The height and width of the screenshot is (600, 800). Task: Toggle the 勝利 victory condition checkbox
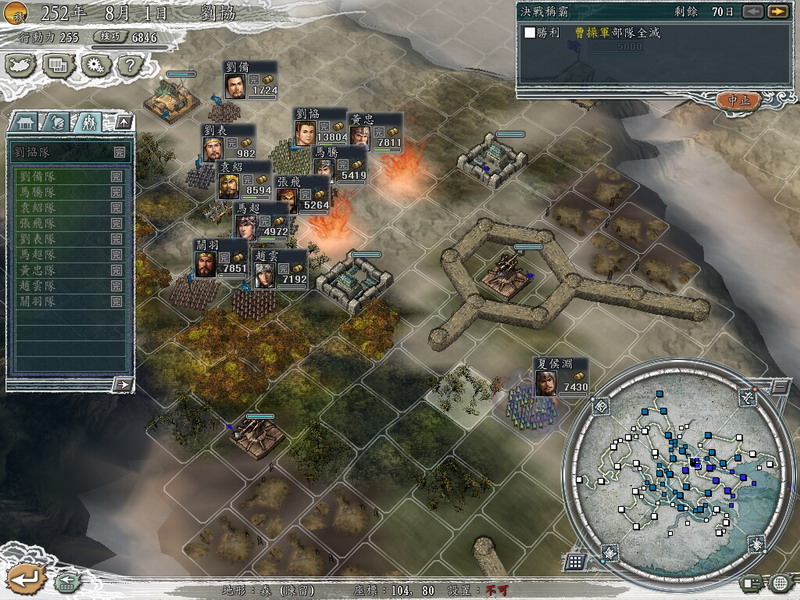click(530, 33)
